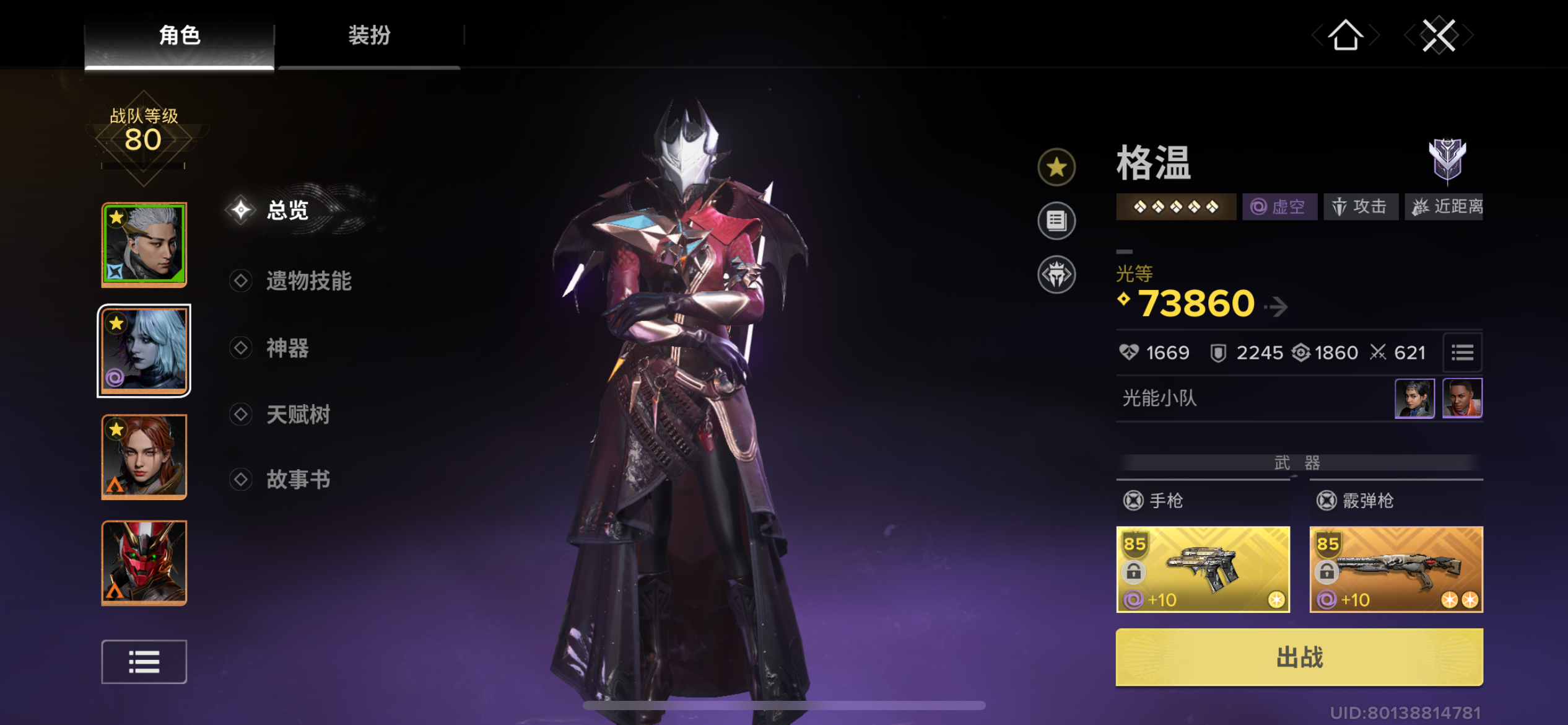The width and height of the screenshot is (1568, 725).
Task: Open the 故事书 story book
Action: point(298,480)
